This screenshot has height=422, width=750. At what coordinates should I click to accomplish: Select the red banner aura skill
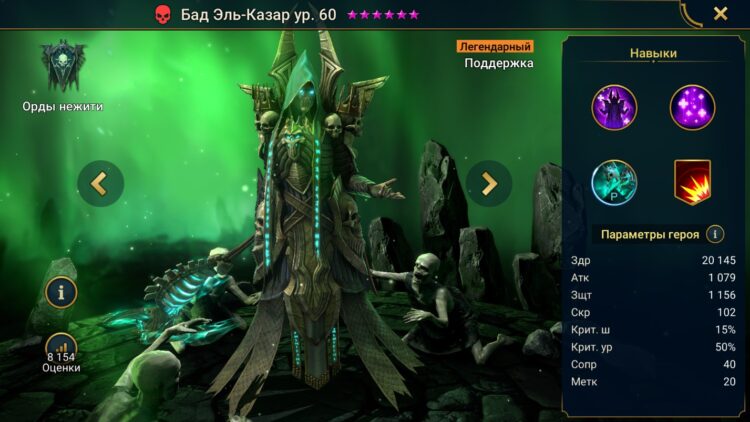(x=692, y=182)
